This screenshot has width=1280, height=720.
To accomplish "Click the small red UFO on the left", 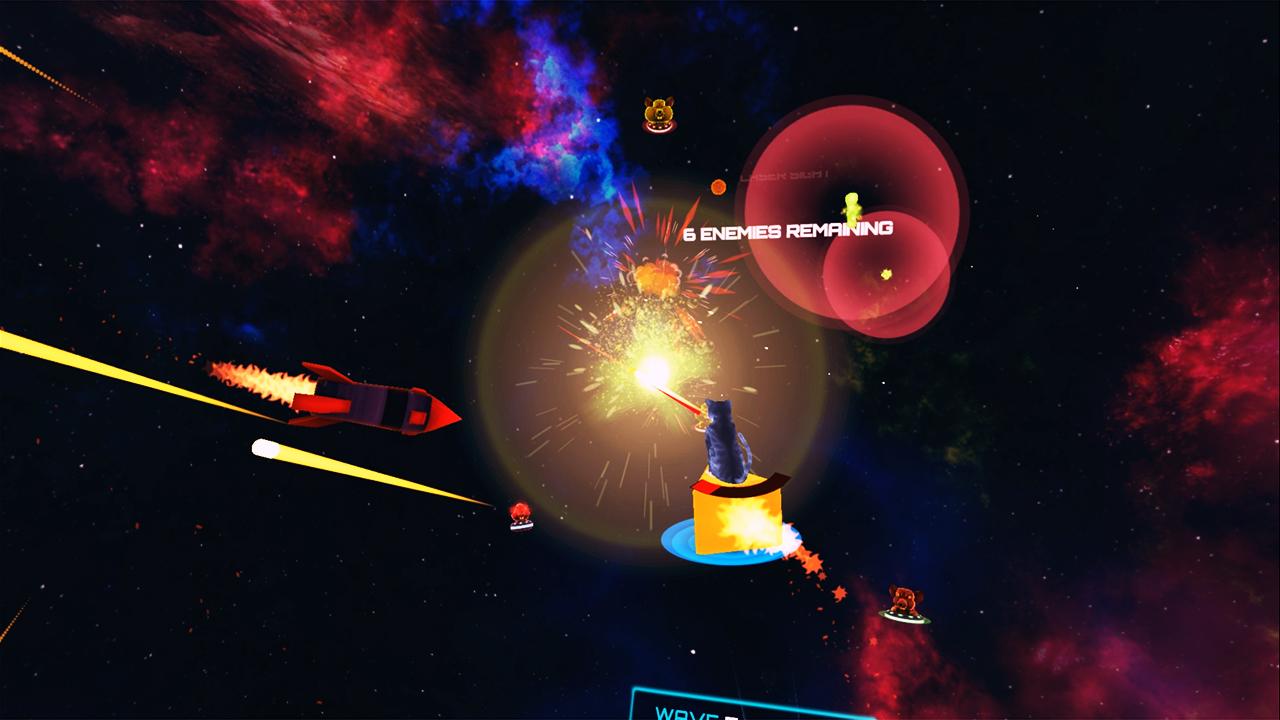I will pyautogui.click(x=520, y=513).
